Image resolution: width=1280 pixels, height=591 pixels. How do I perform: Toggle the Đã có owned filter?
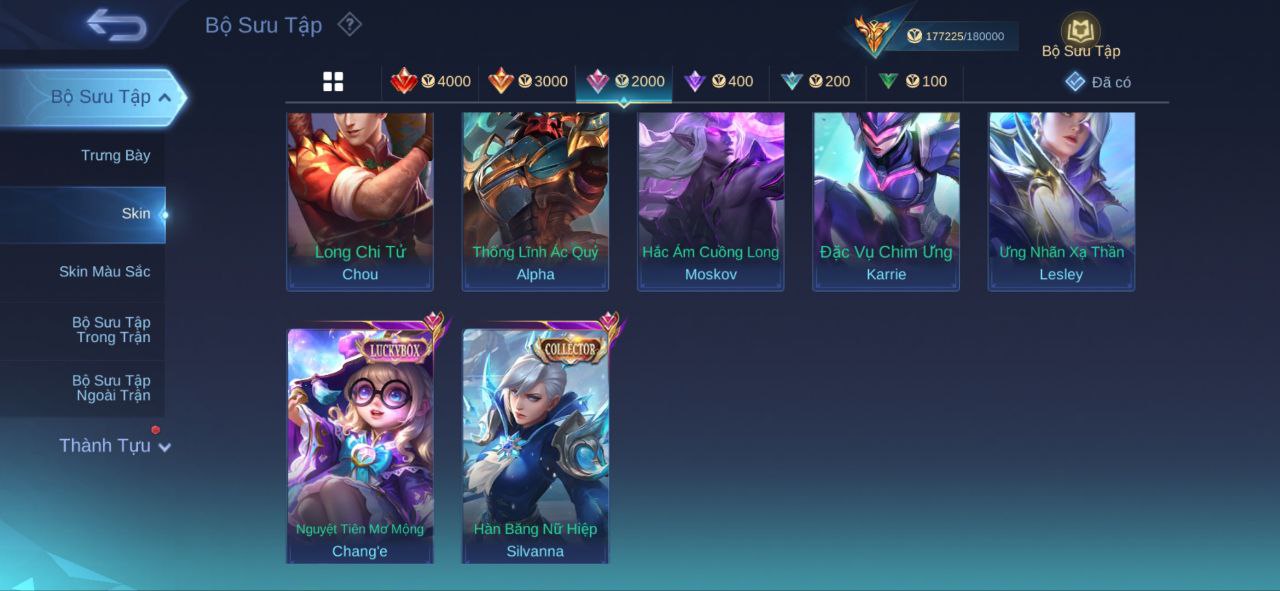click(x=1098, y=82)
